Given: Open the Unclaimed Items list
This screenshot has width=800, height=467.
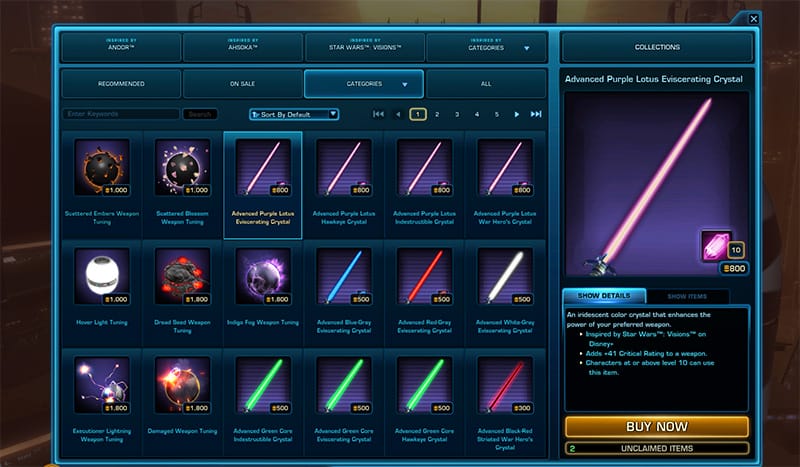Looking at the screenshot, I should click(656, 449).
